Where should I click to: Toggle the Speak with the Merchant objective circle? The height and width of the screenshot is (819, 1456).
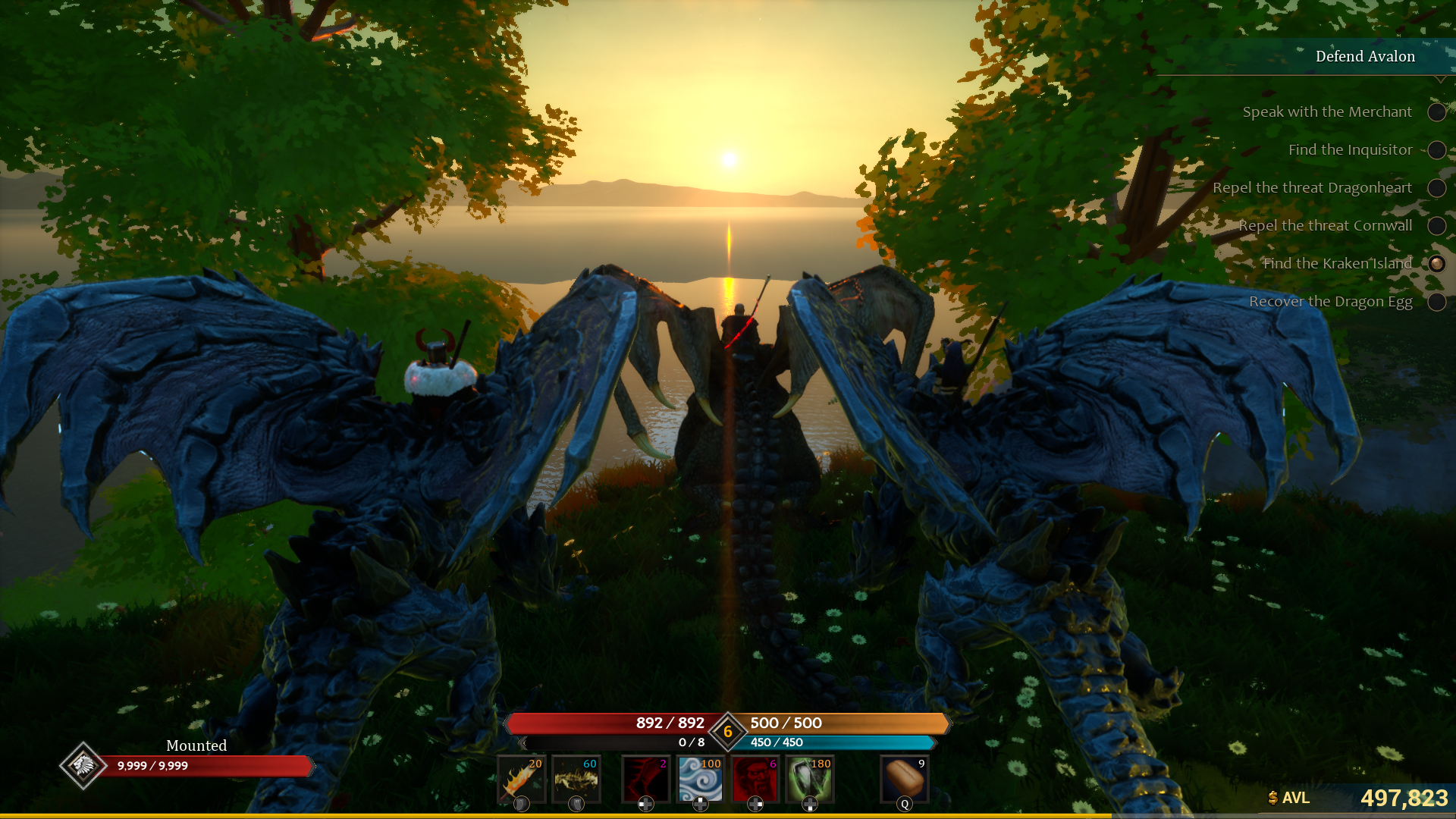point(1437,112)
